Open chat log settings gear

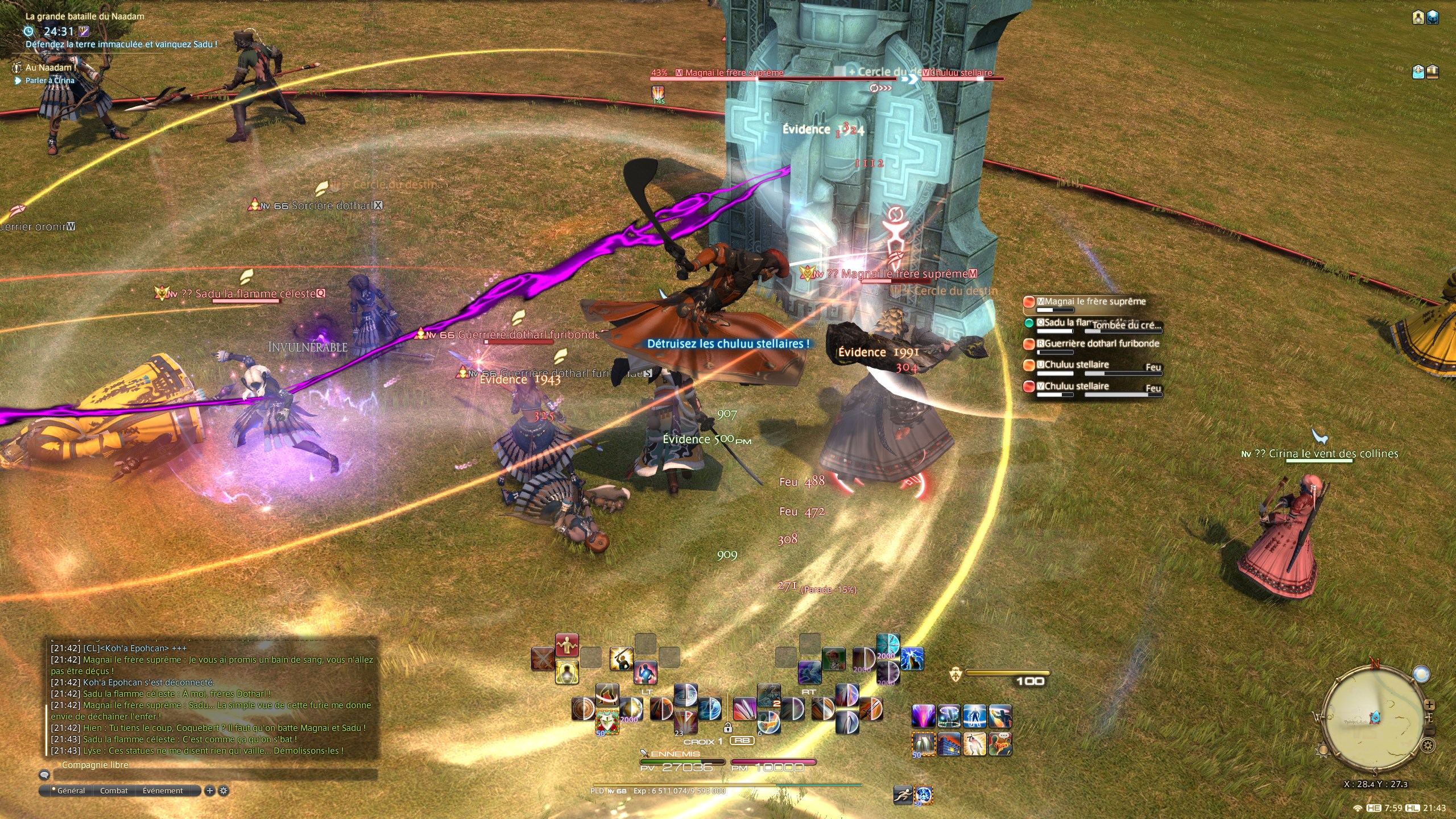pyautogui.click(x=224, y=791)
